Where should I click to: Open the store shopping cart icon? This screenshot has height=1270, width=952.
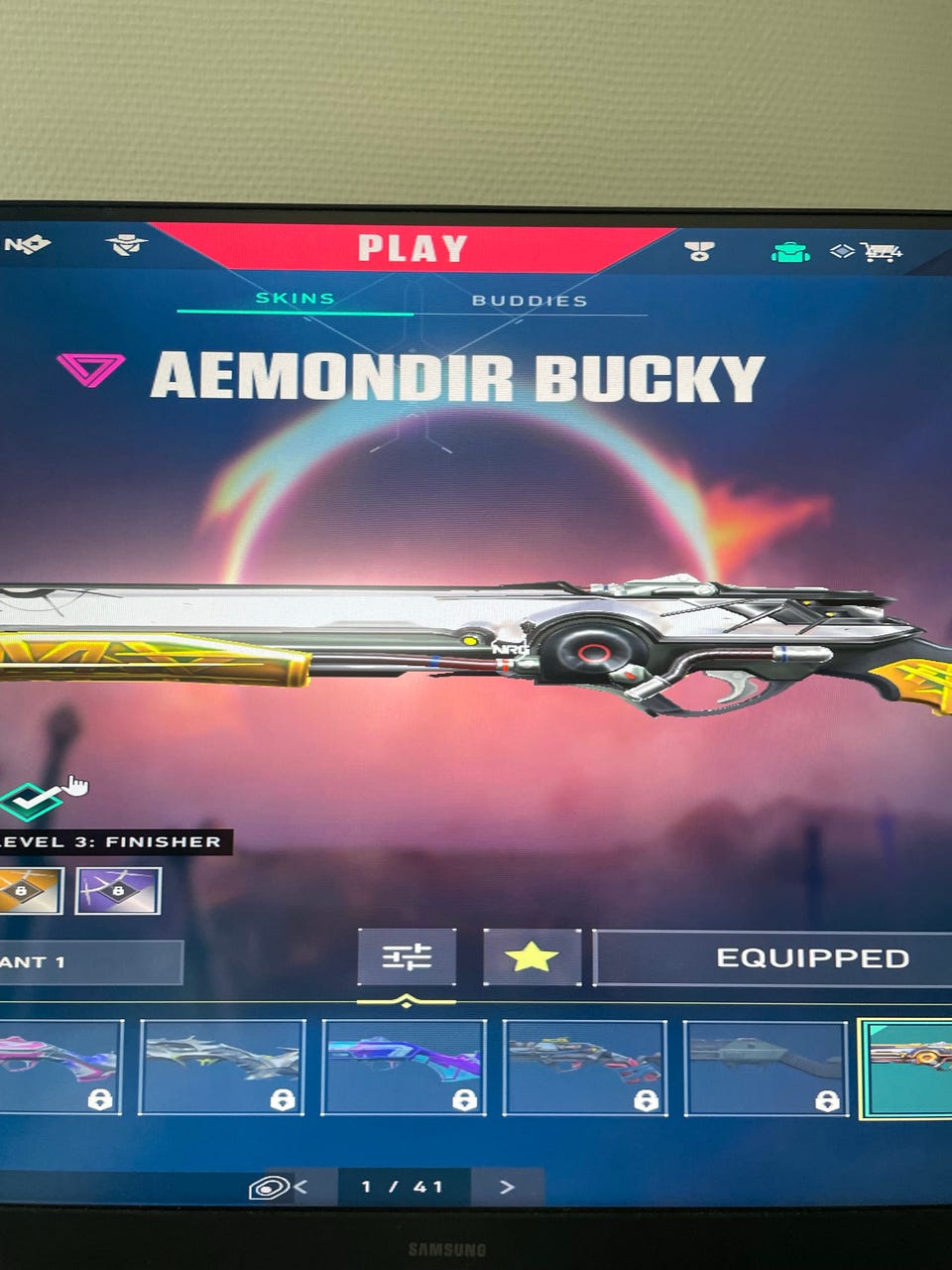(x=881, y=252)
